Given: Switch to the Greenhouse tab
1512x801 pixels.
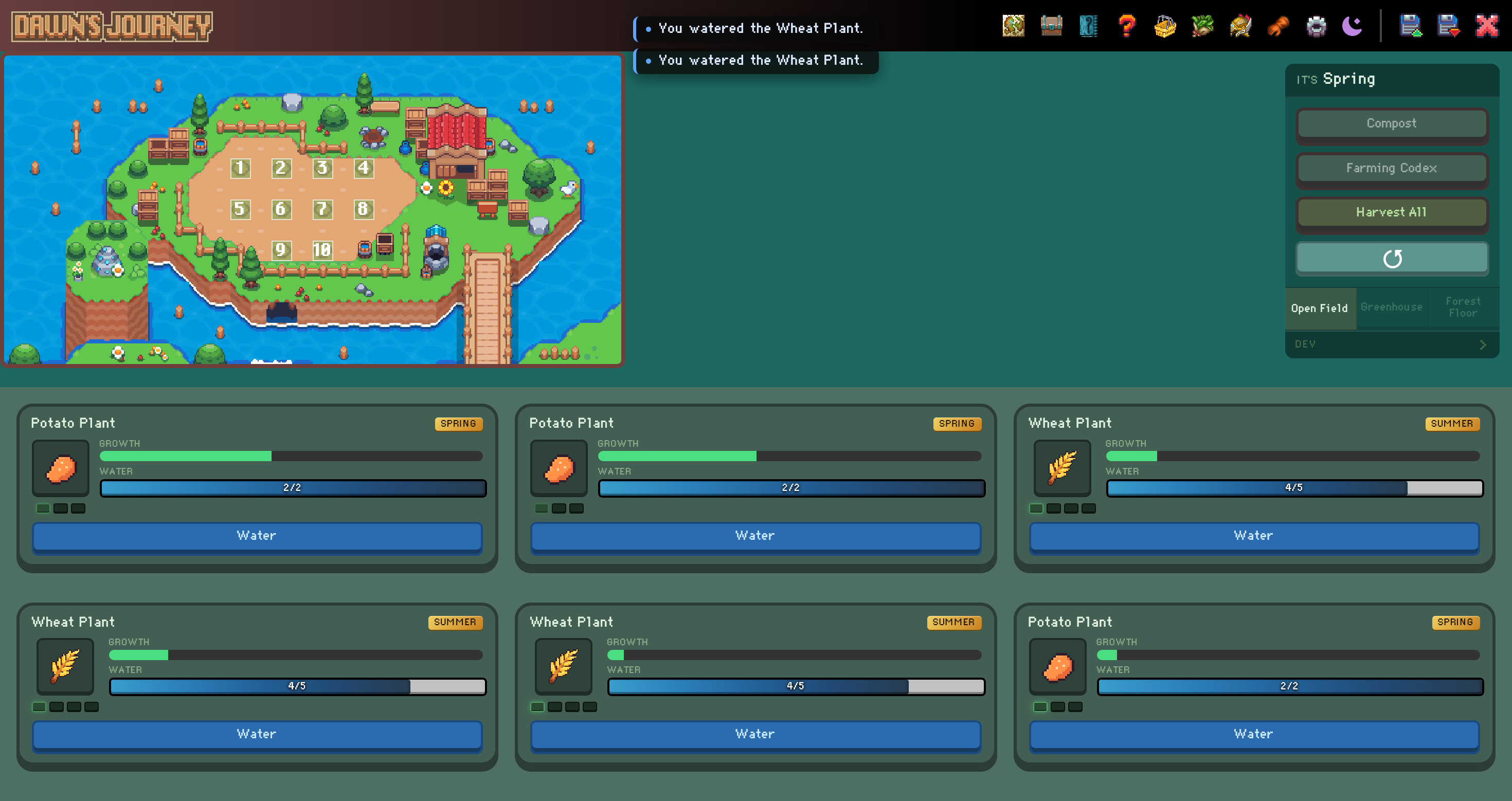Looking at the screenshot, I should [1392, 307].
